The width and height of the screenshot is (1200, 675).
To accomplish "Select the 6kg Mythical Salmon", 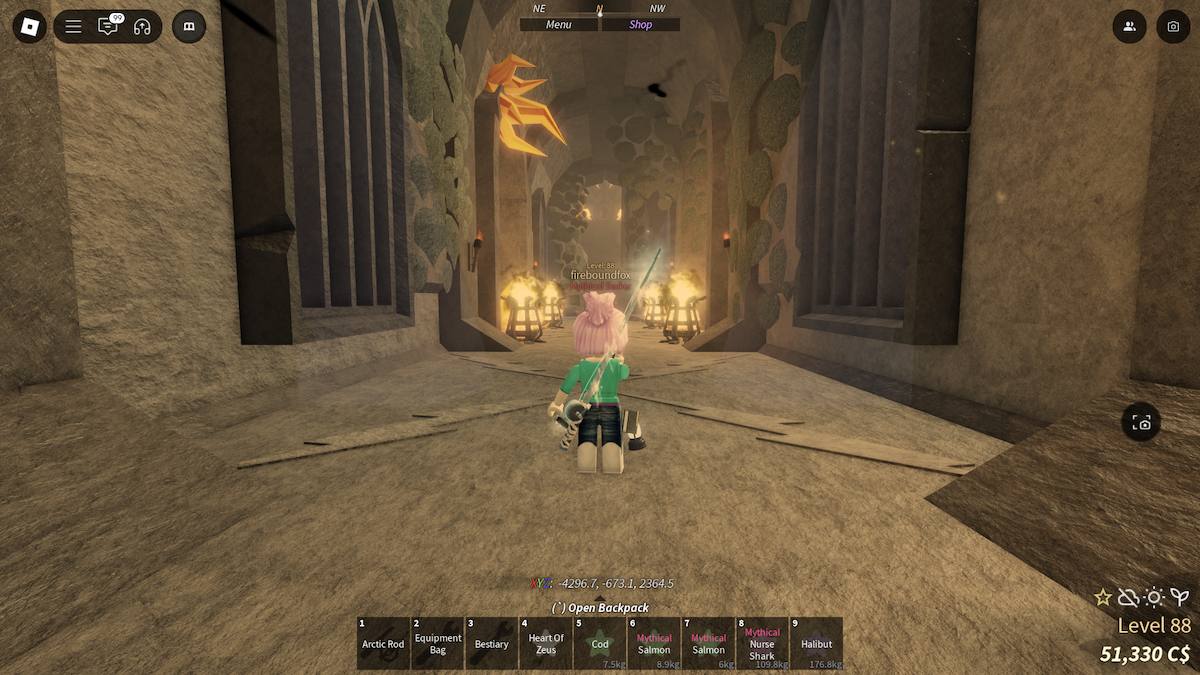I will point(708,643).
